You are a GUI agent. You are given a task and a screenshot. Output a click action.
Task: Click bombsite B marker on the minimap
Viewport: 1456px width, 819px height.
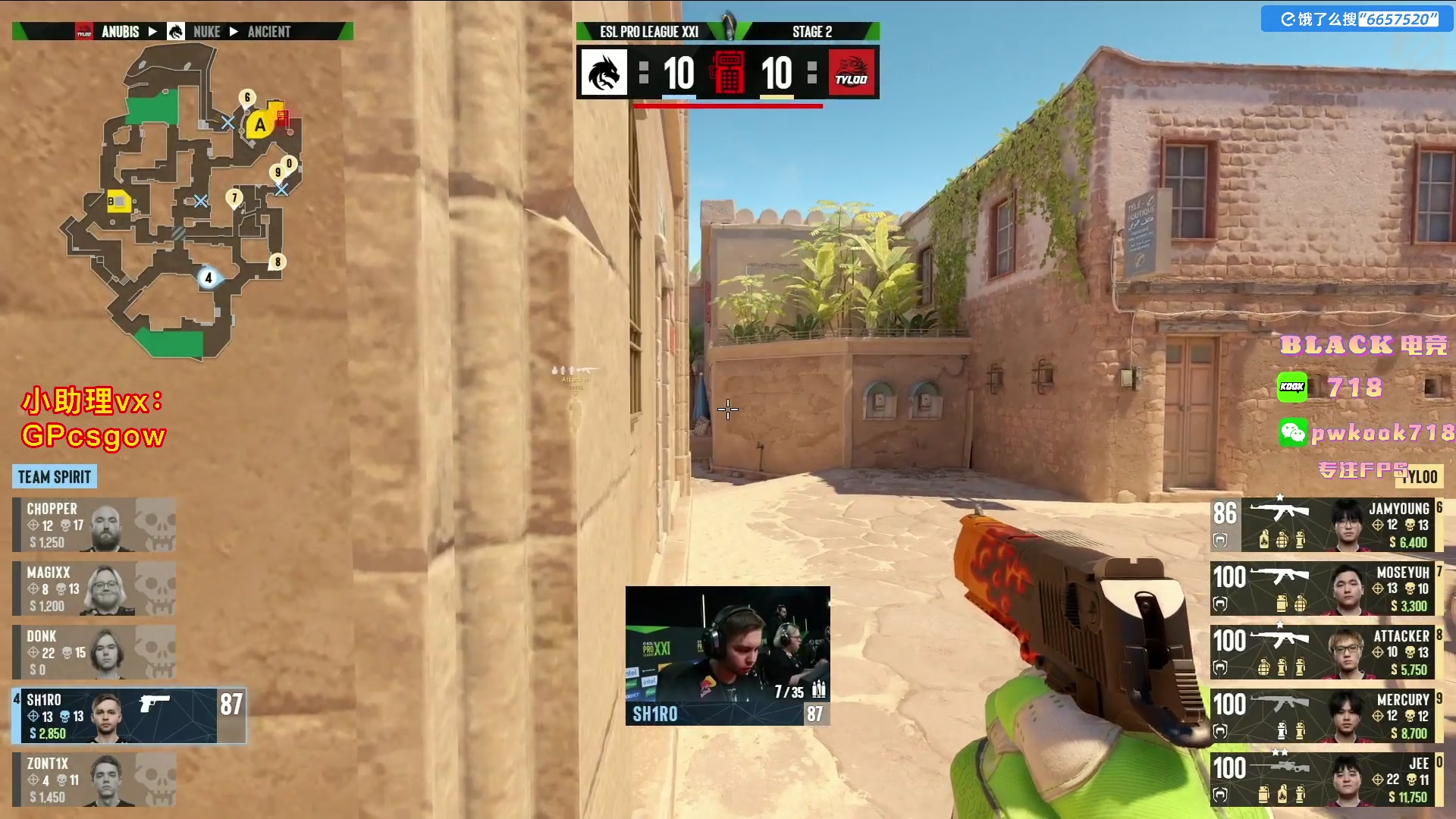tap(118, 202)
